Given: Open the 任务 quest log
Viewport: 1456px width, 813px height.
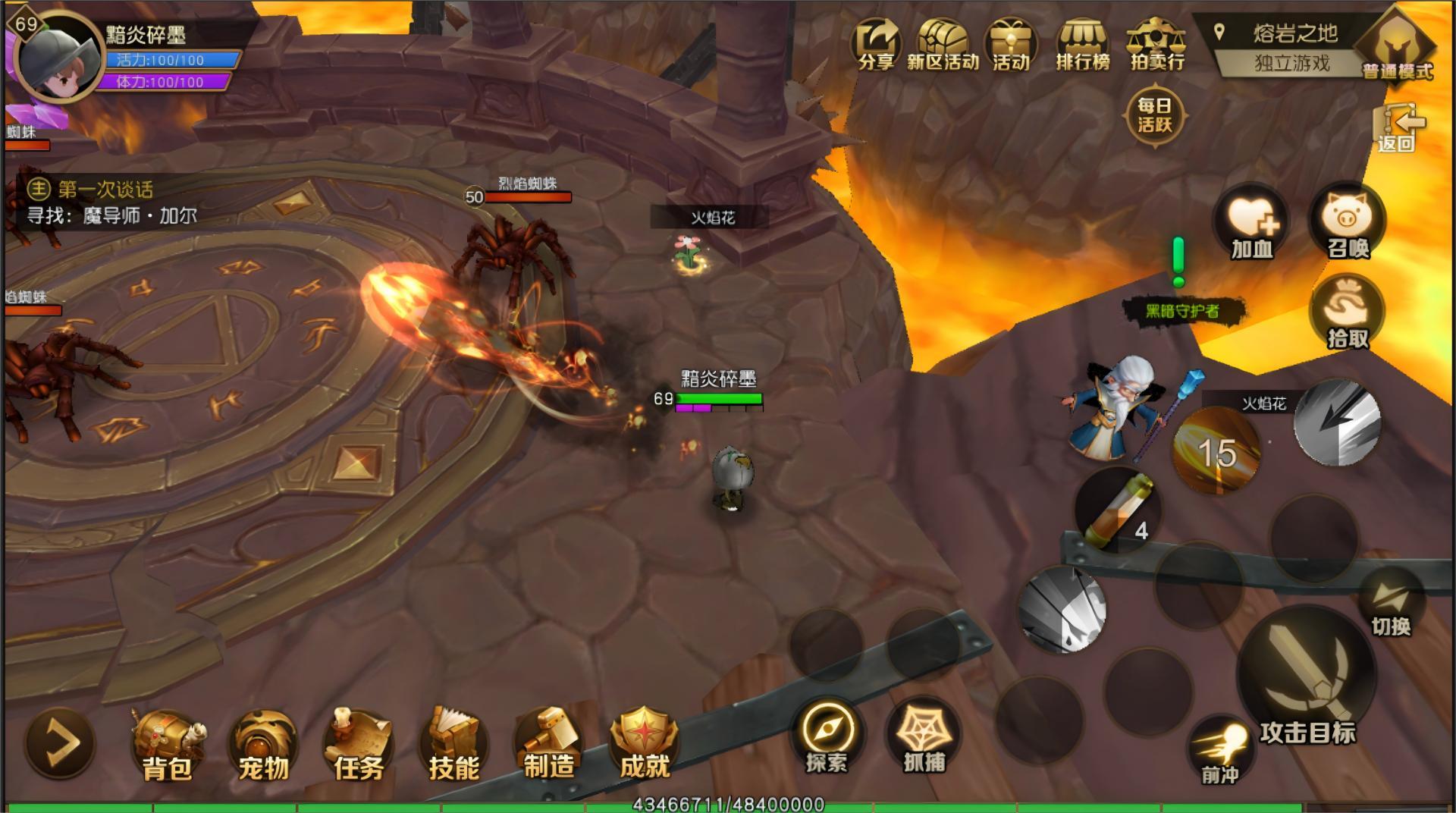Looking at the screenshot, I should [359, 745].
